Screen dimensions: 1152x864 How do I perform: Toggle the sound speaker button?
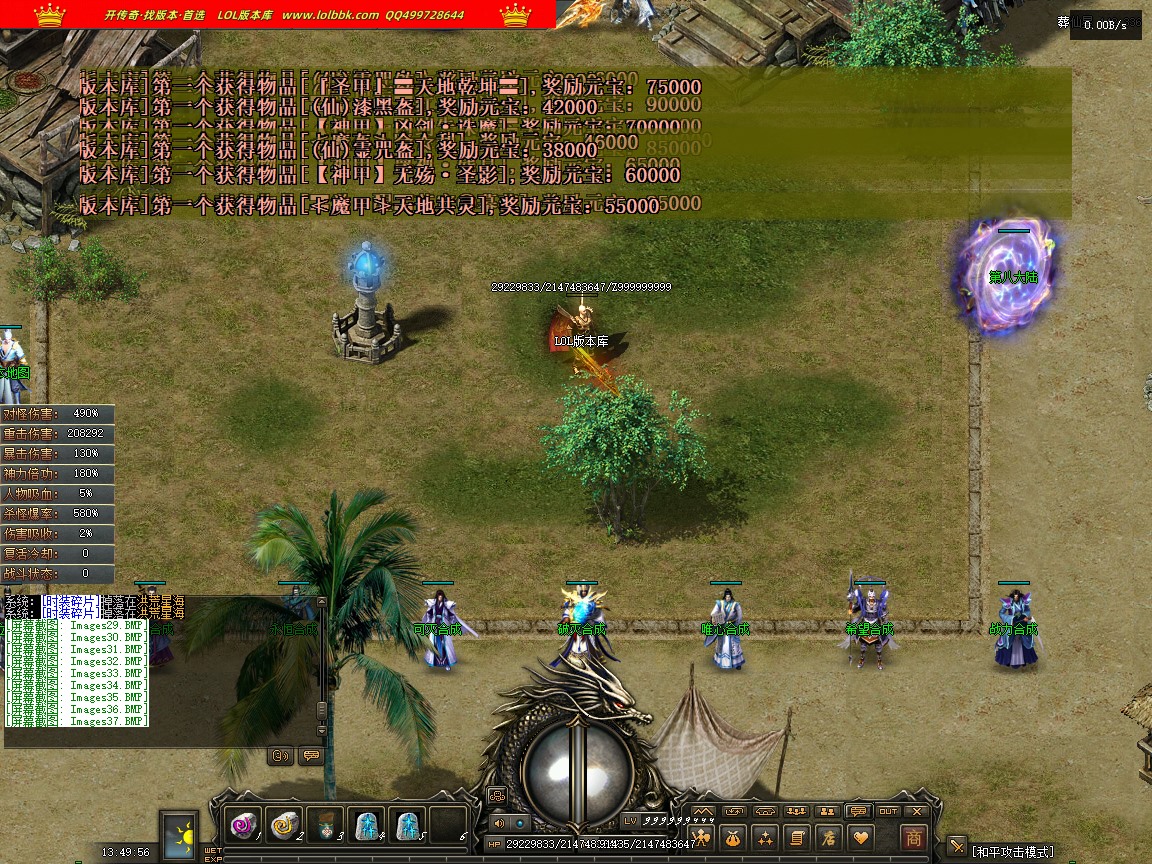coord(499,823)
